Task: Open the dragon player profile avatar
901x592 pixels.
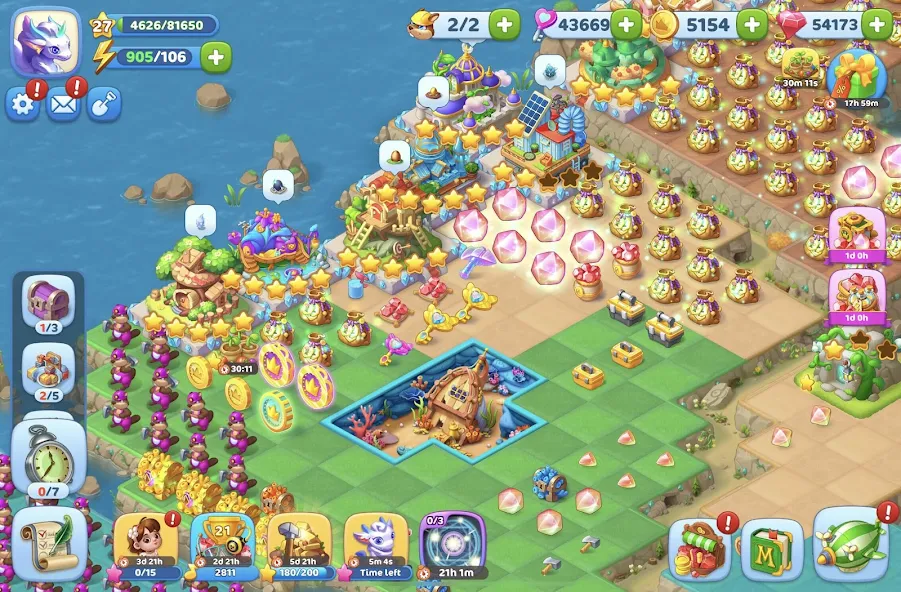Action: (46, 42)
